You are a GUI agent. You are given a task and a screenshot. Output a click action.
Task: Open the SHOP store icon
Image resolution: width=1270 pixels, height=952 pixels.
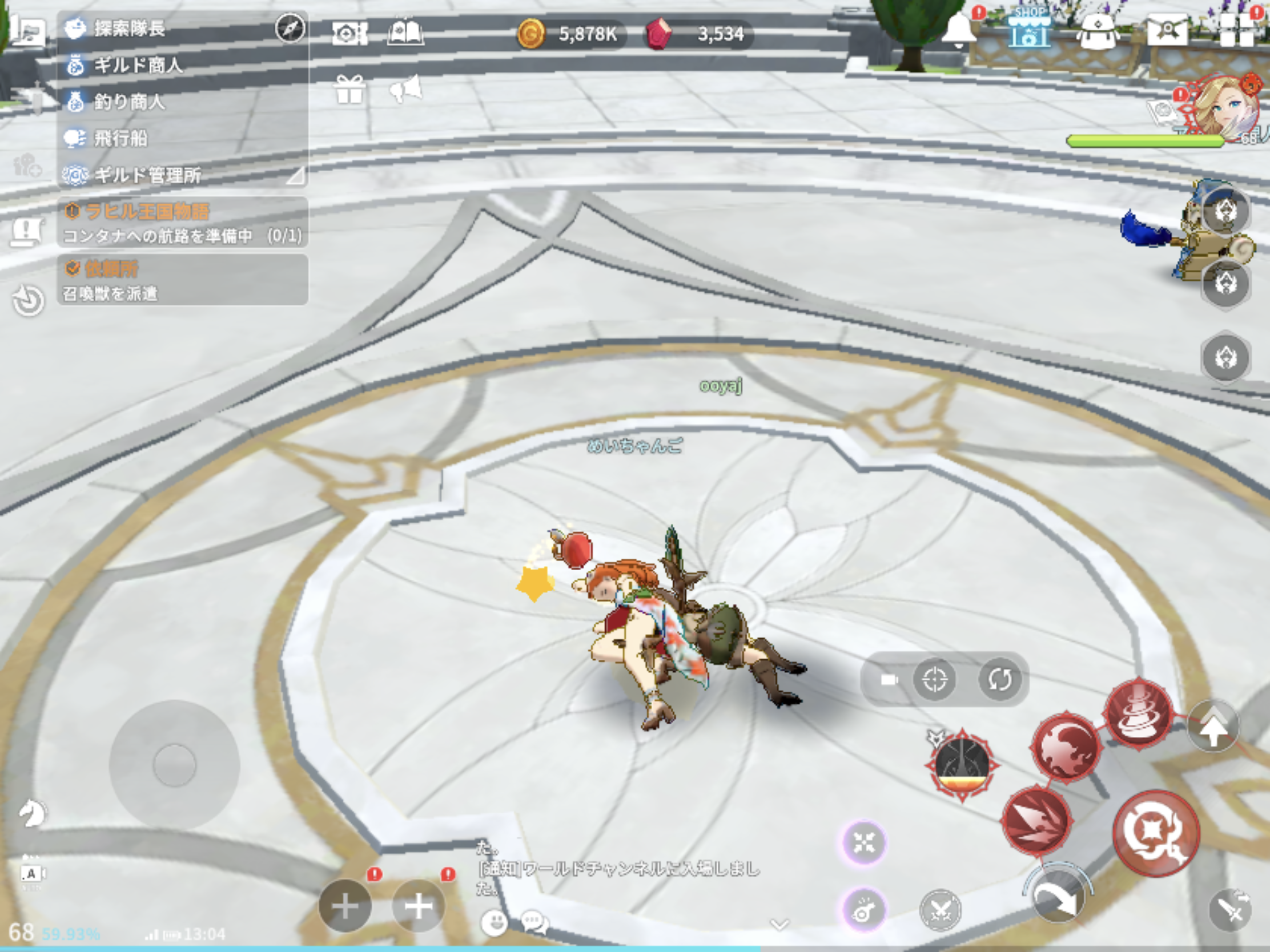(1029, 30)
